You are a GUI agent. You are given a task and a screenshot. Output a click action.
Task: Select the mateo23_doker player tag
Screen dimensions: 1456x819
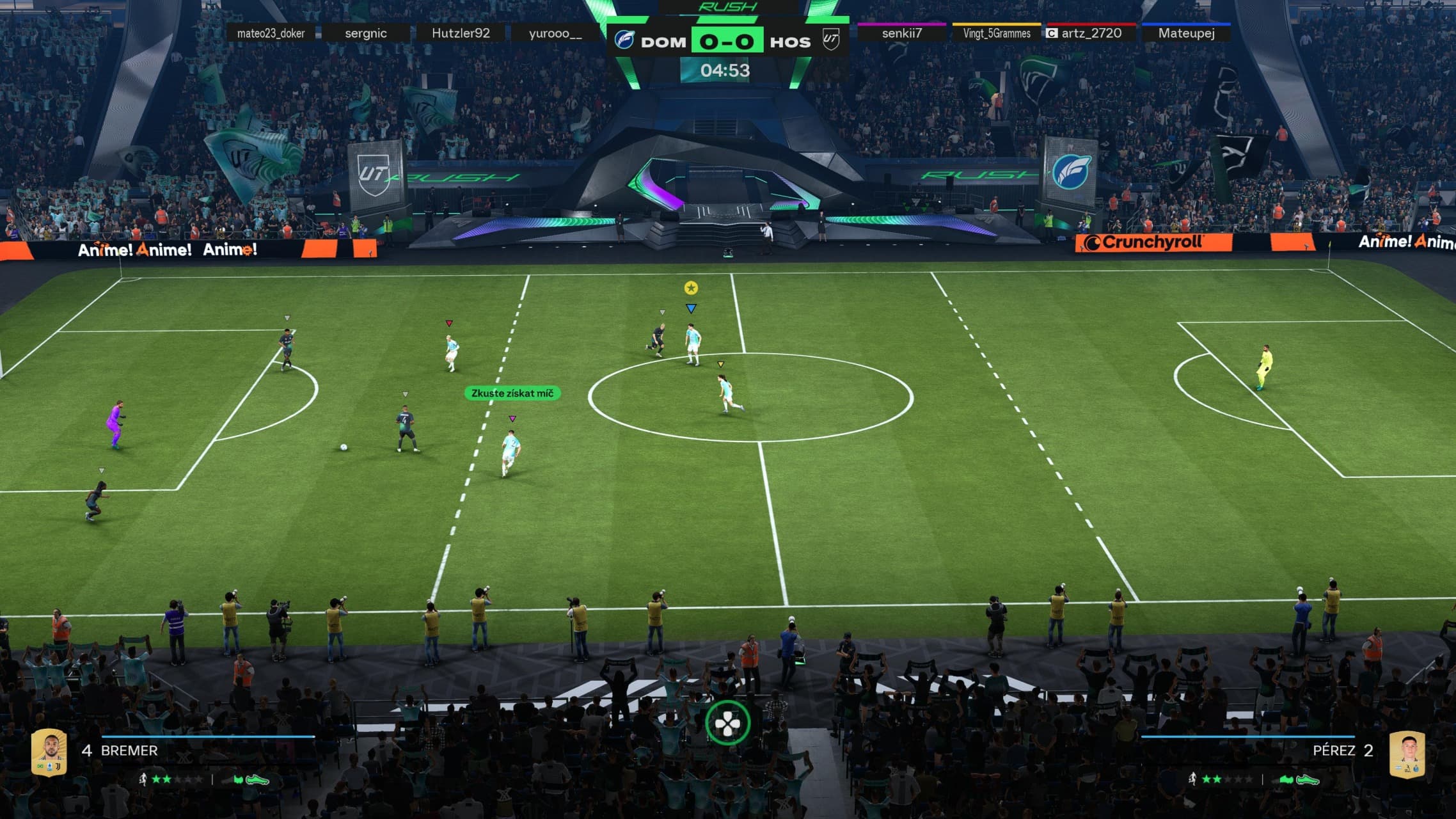coord(271,33)
